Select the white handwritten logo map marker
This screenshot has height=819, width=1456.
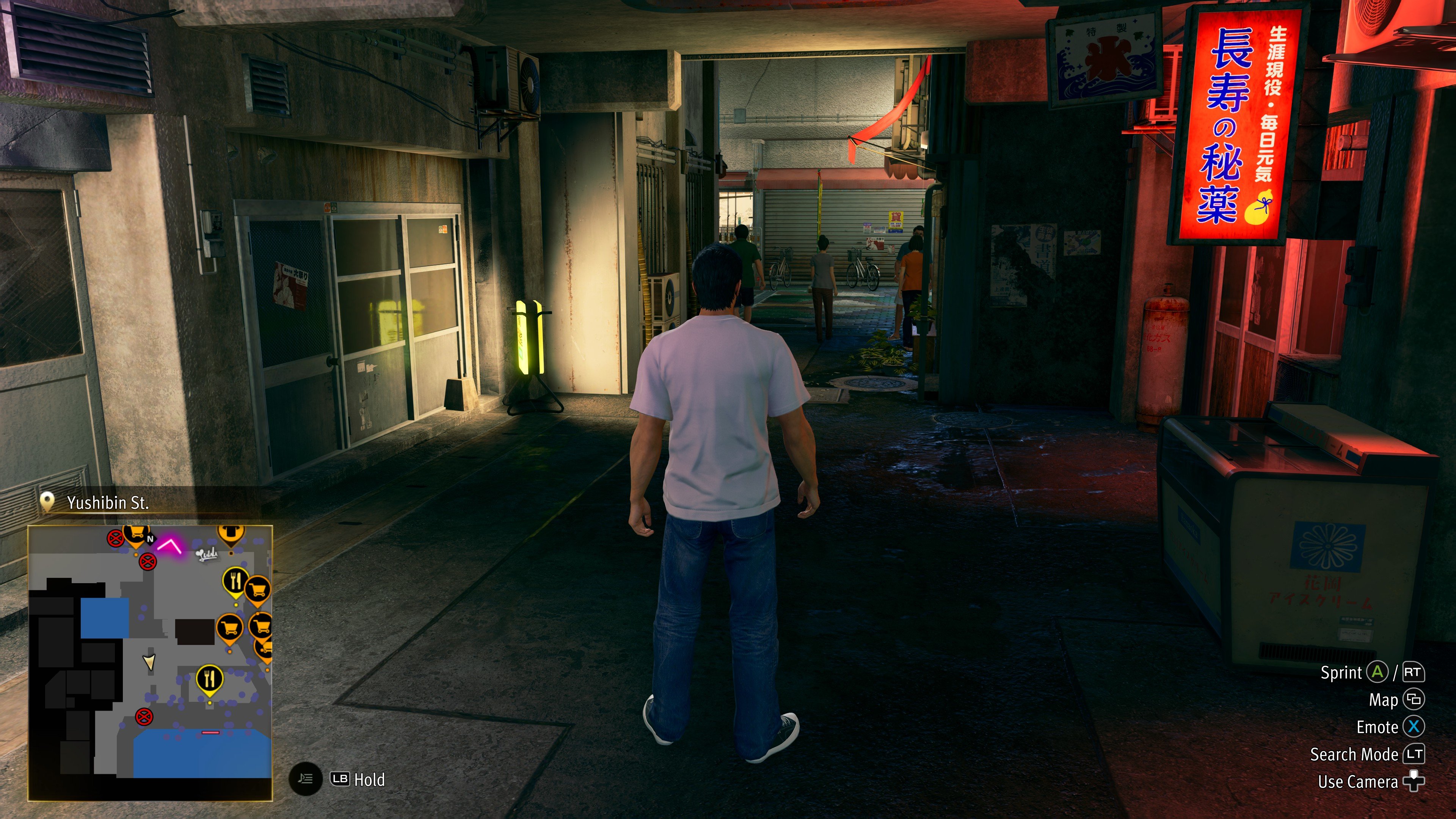click(207, 555)
